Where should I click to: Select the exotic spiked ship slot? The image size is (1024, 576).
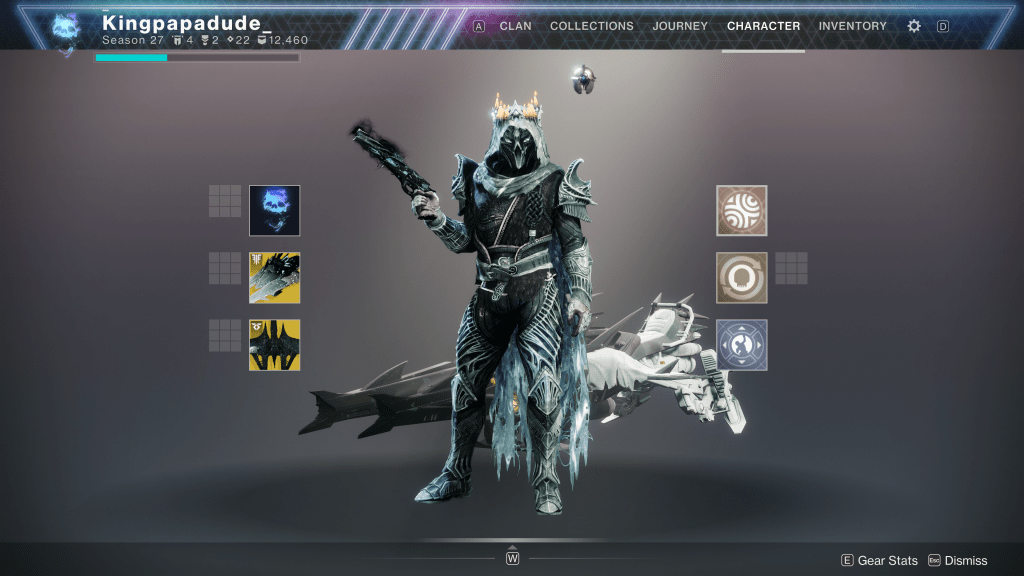[x=274, y=277]
